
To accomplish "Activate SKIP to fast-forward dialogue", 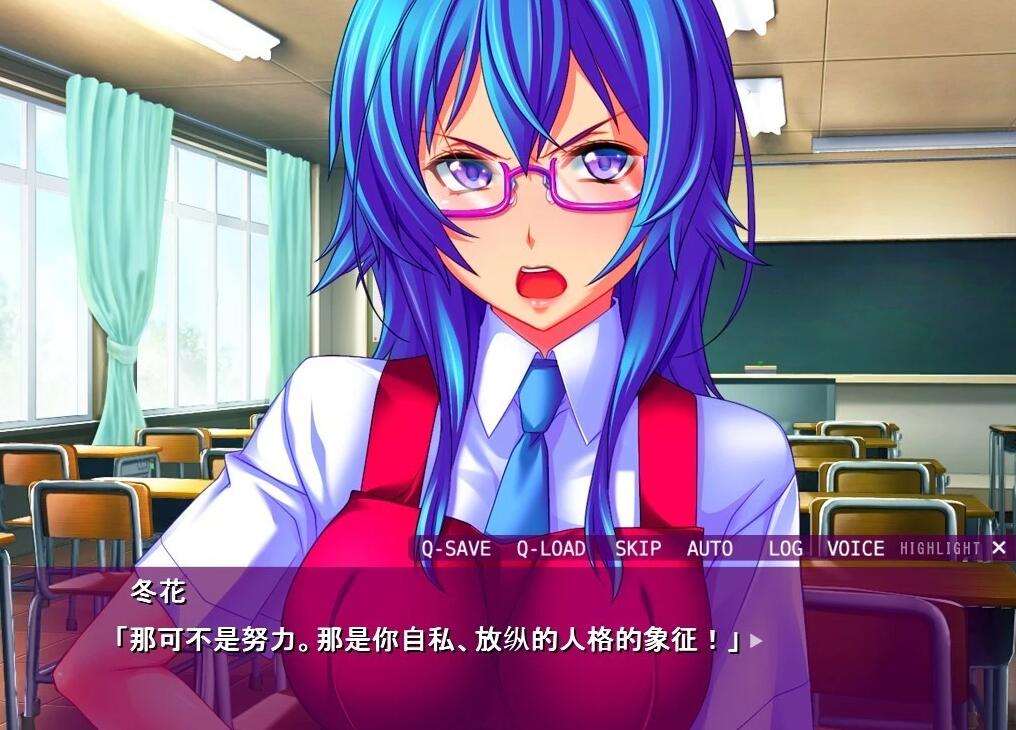I will point(638,548).
